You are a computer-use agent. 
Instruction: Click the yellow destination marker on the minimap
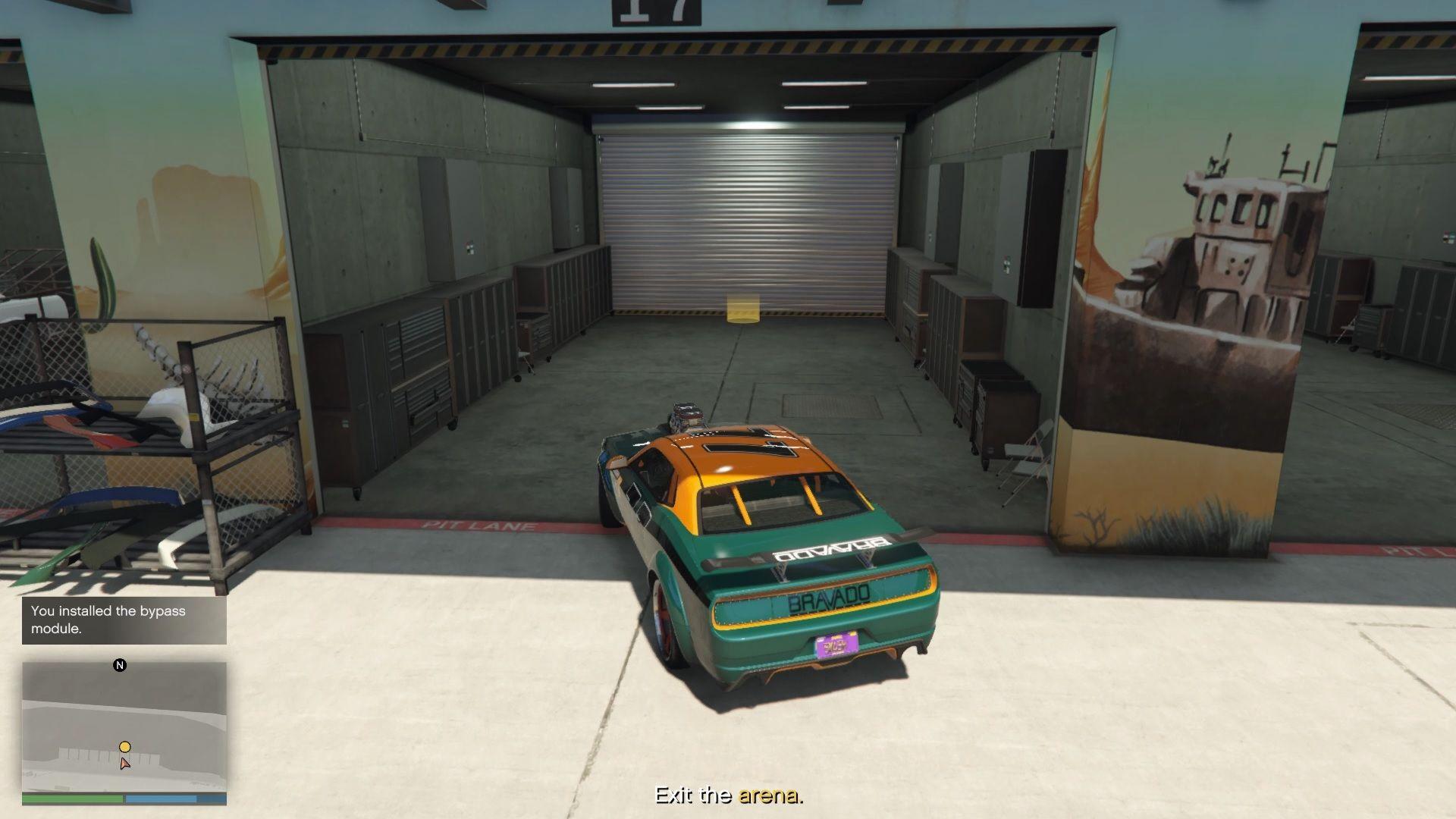click(x=124, y=746)
